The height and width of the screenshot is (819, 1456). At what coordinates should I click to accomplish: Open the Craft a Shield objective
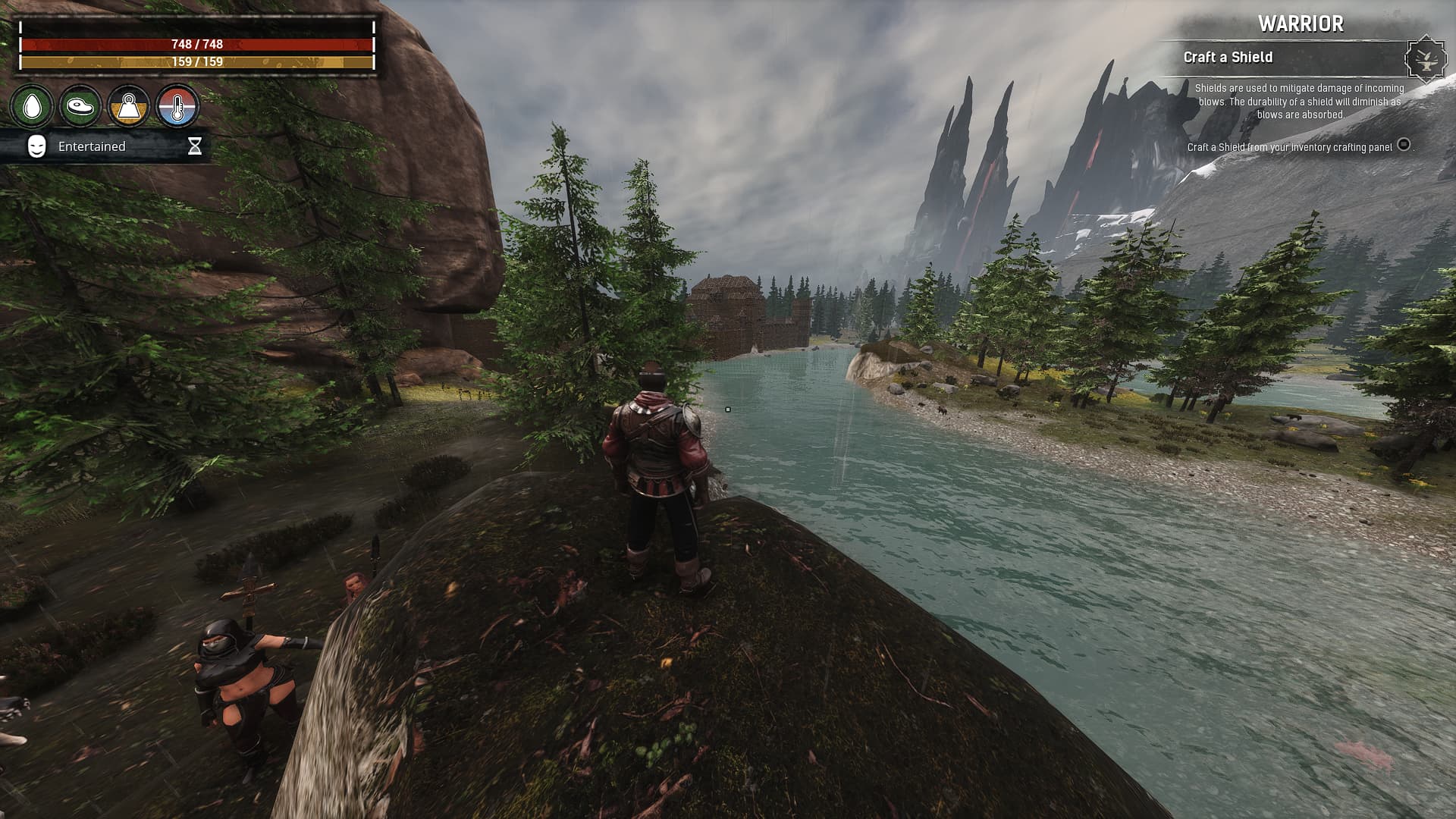1228,58
